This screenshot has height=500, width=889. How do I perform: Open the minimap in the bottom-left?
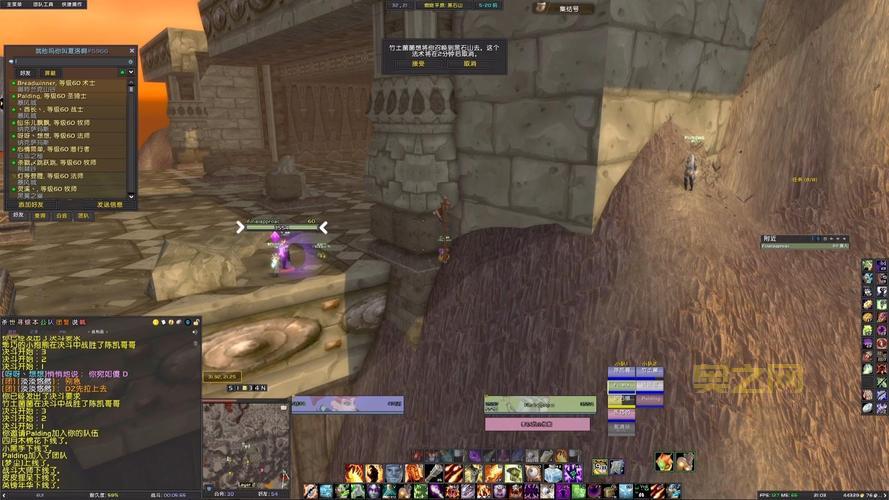coord(244,443)
